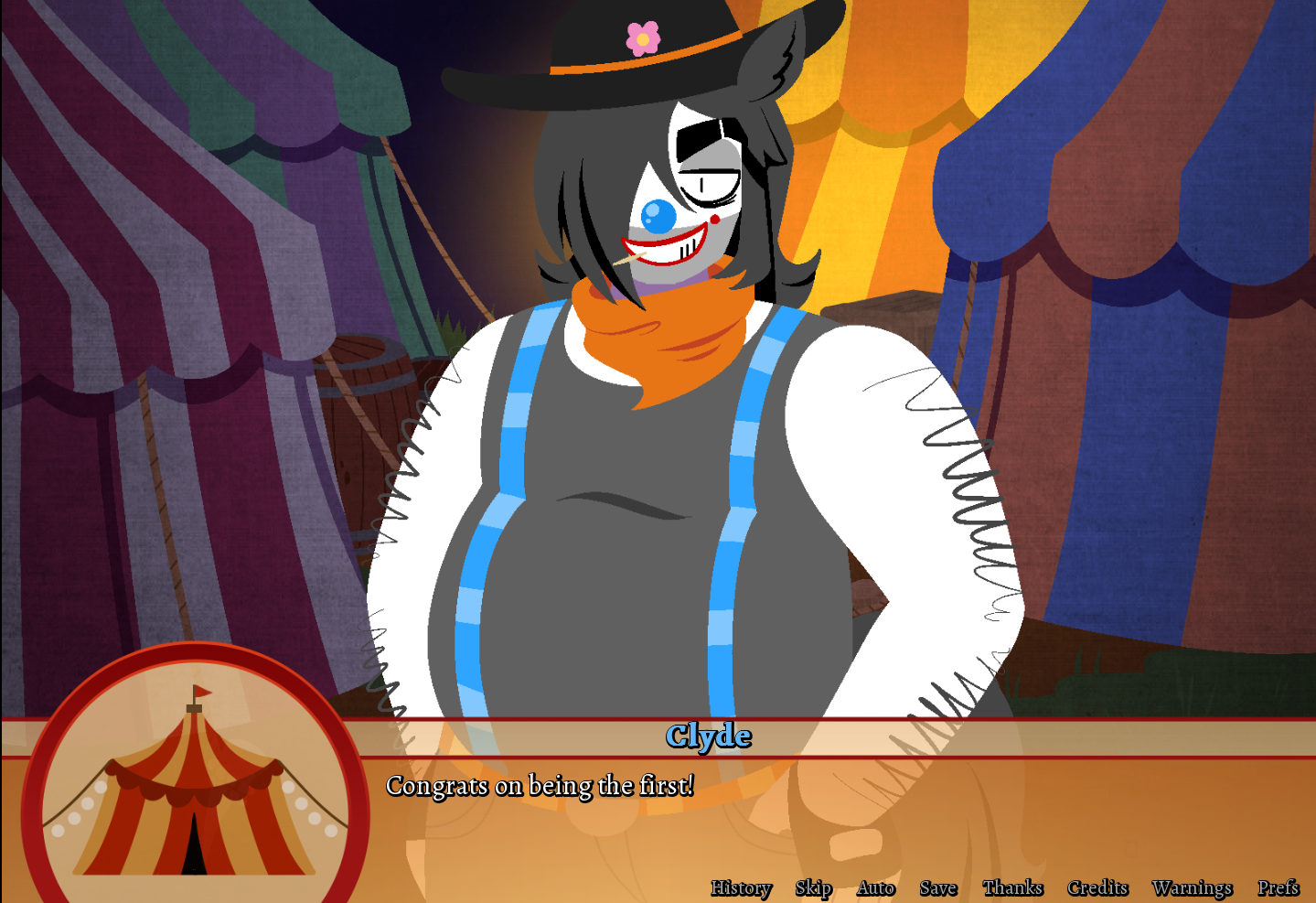Open the dialogue History log
Image resolution: width=1316 pixels, height=903 pixels.
[741, 887]
